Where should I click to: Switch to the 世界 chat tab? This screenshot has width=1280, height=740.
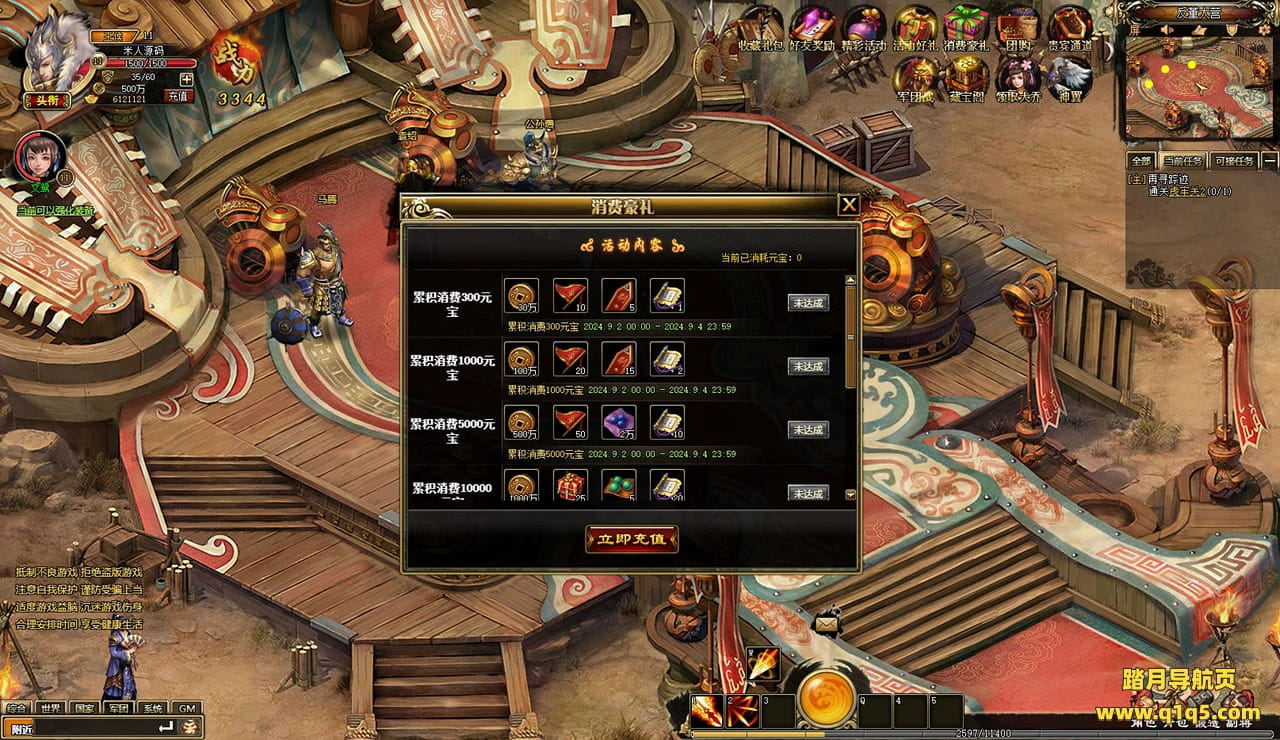51,708
